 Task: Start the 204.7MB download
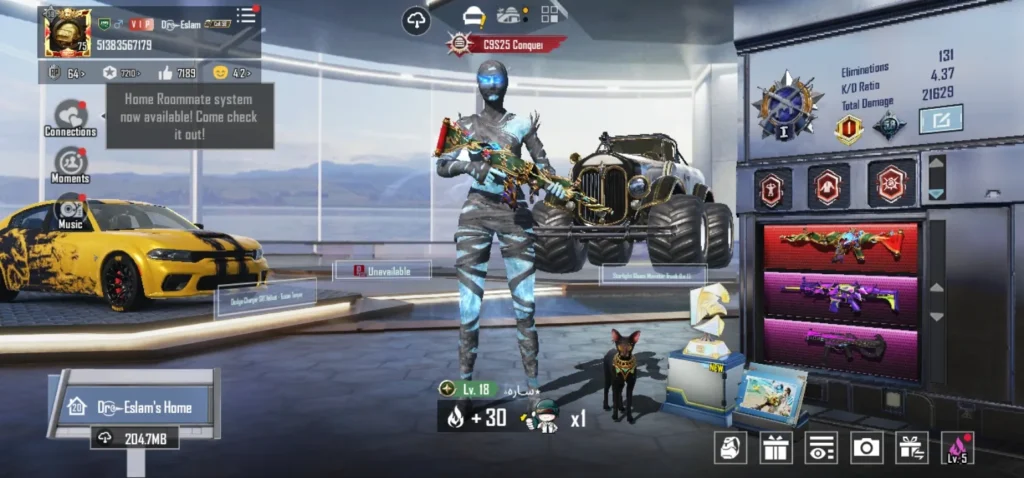(x=136, y=438)
